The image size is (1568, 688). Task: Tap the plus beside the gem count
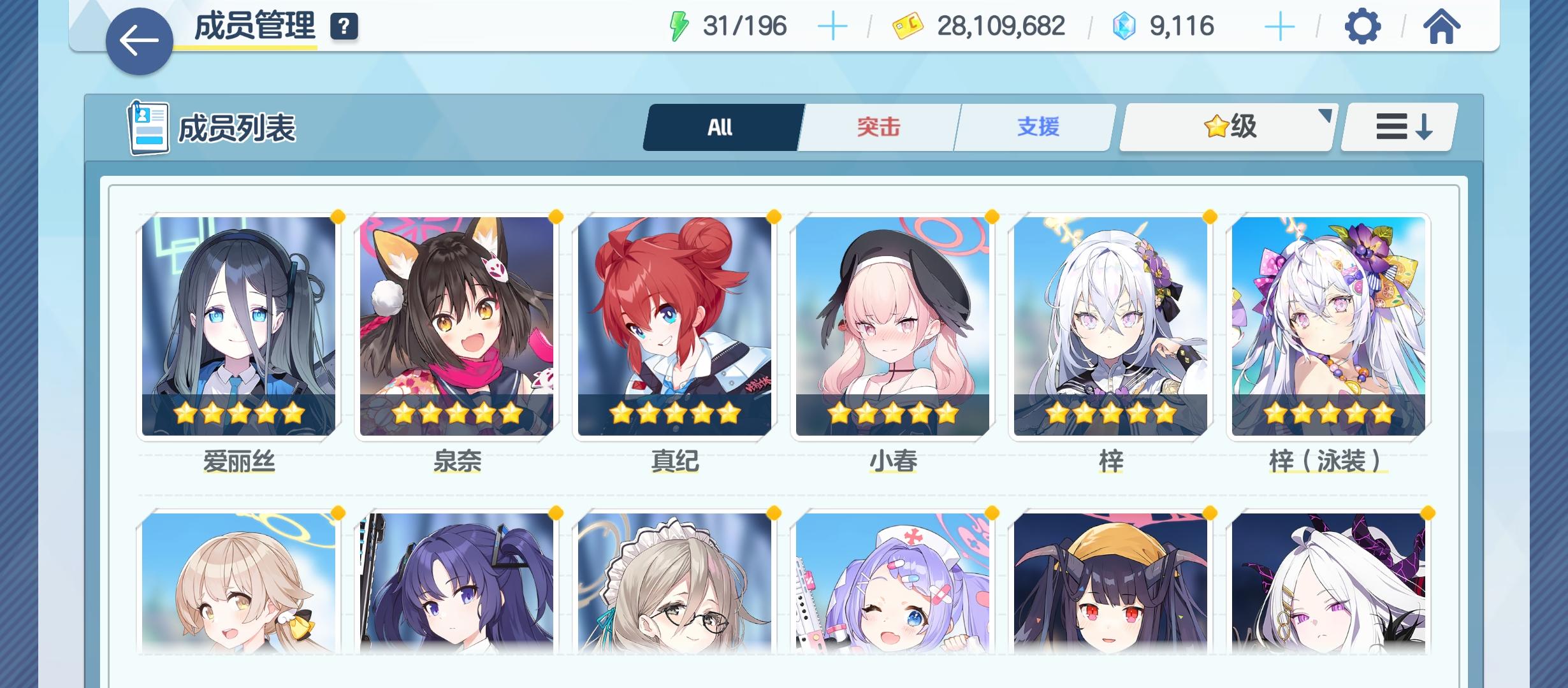[x=1281, y=27]
